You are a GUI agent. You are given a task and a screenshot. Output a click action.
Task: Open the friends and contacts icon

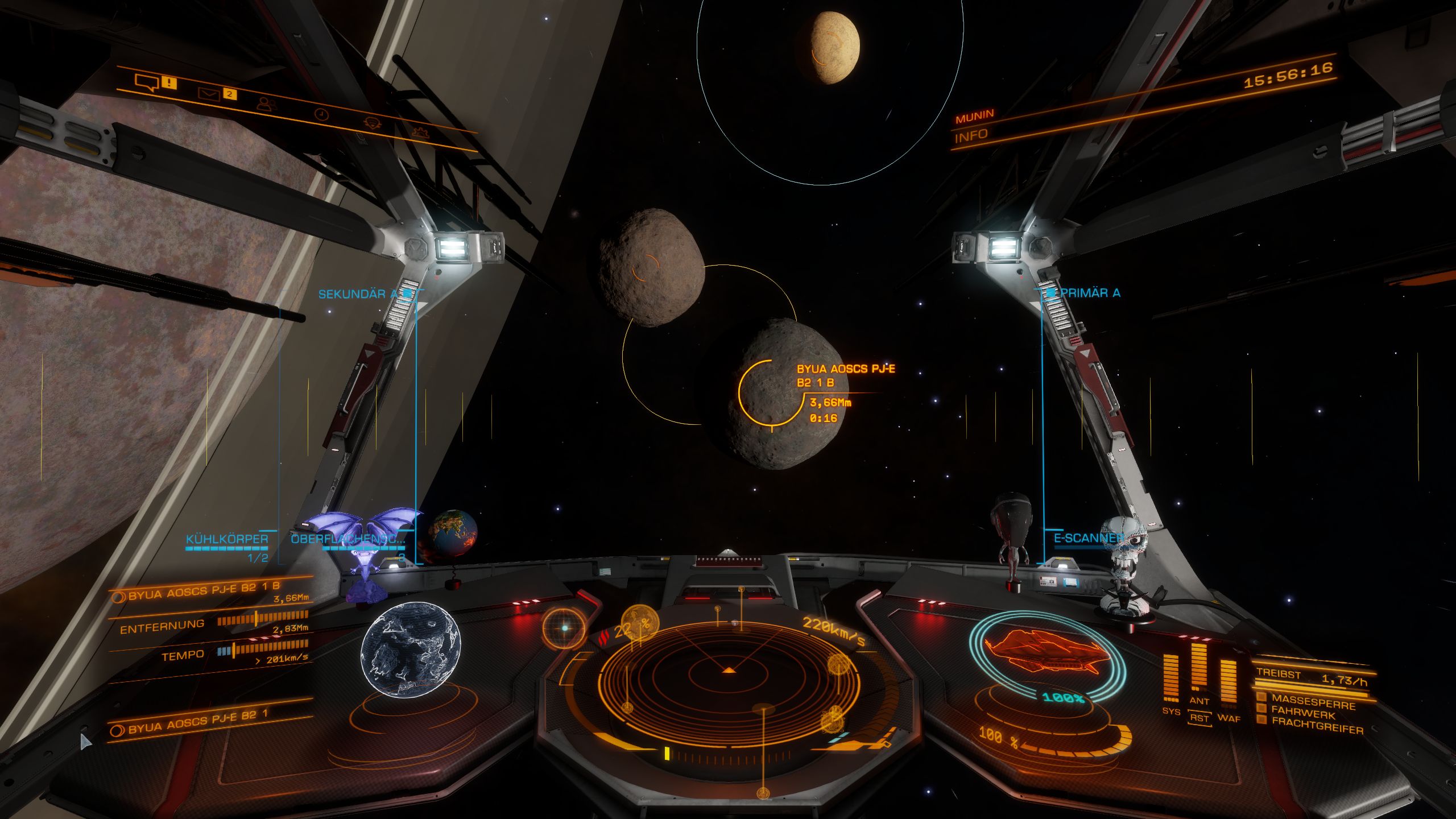coord(266,104)
